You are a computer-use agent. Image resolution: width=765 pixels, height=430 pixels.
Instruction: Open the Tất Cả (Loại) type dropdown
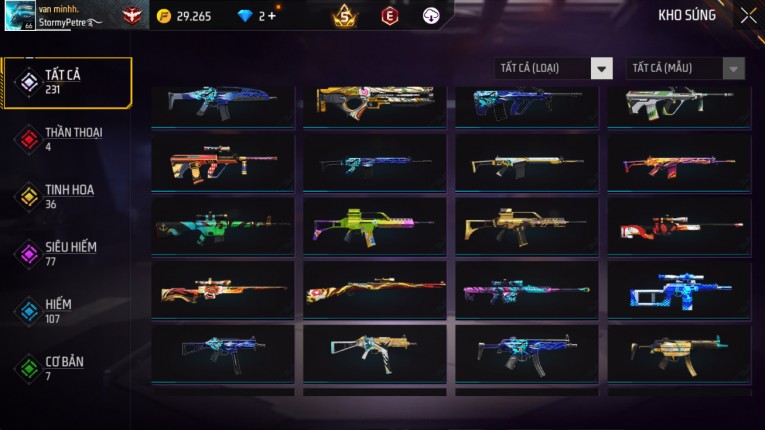[554, 68]
